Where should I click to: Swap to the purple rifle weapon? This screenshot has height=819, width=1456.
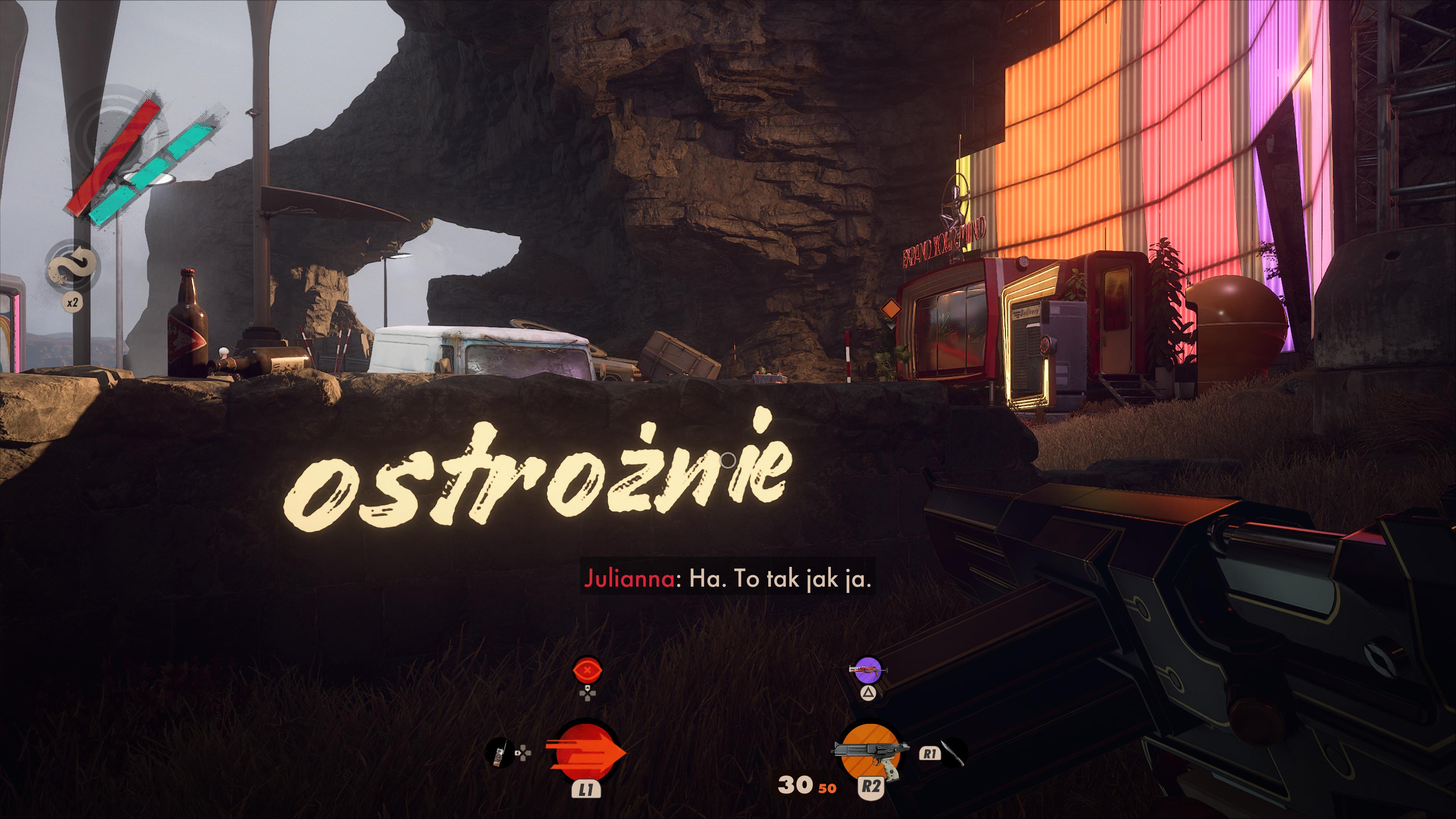(x=868, y=670)
